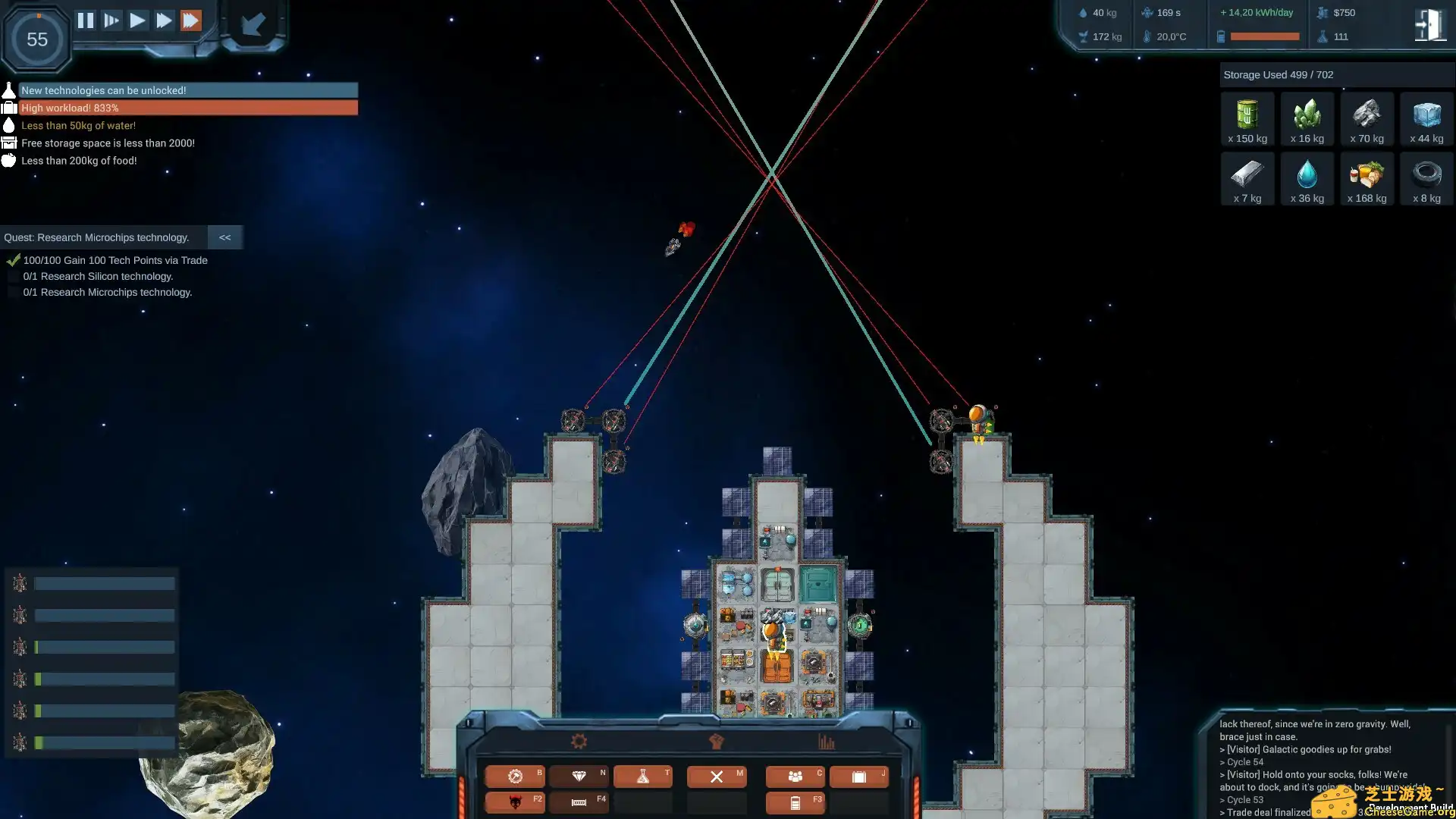Select the resources tool with the diamond icon
Image resolution: width=1456 pixels, height=819 pixels.
click(579, 776)
